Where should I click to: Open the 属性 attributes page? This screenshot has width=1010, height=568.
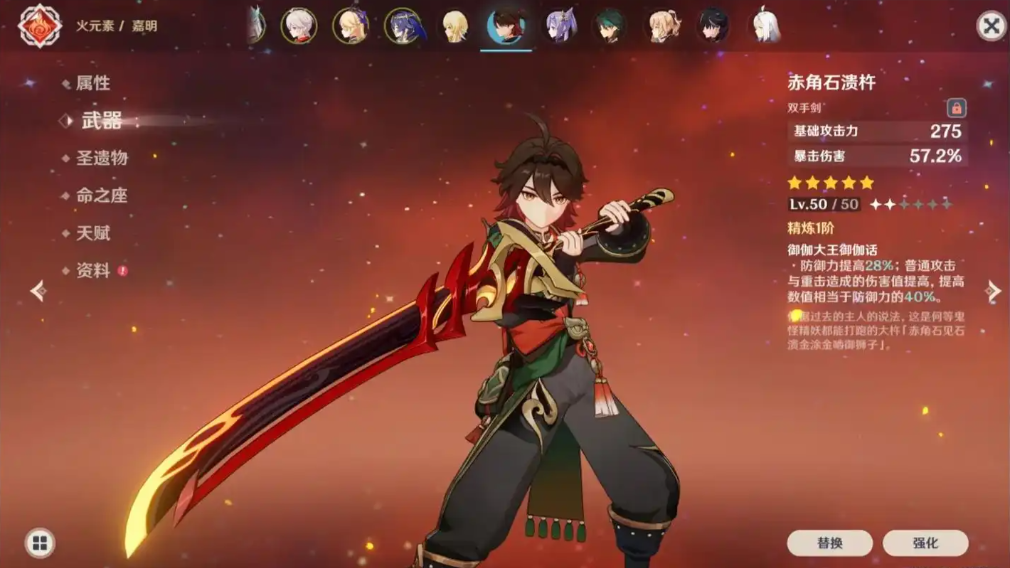click(93, 83)
